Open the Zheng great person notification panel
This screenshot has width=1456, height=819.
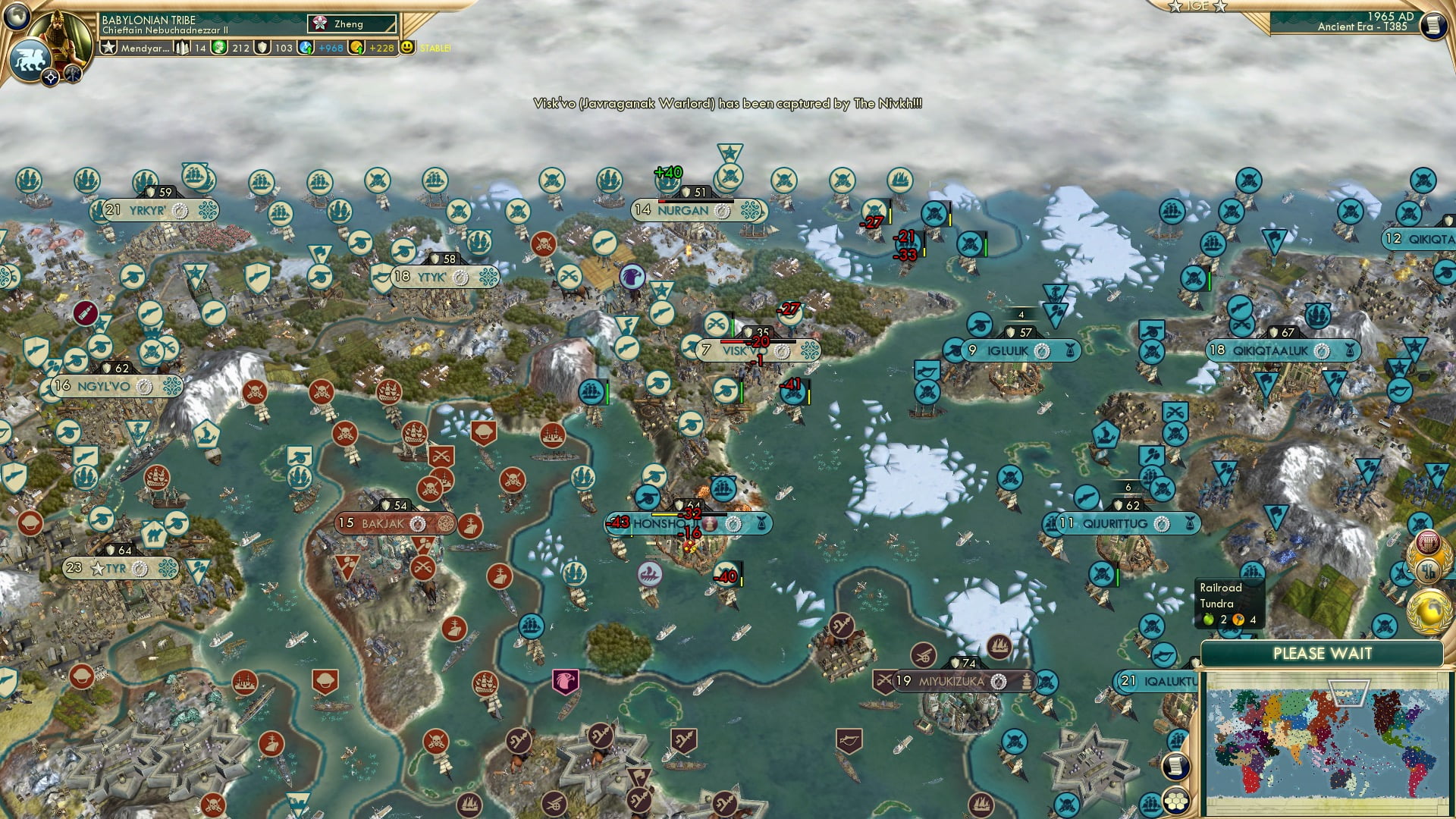click(x=345, y=24)
